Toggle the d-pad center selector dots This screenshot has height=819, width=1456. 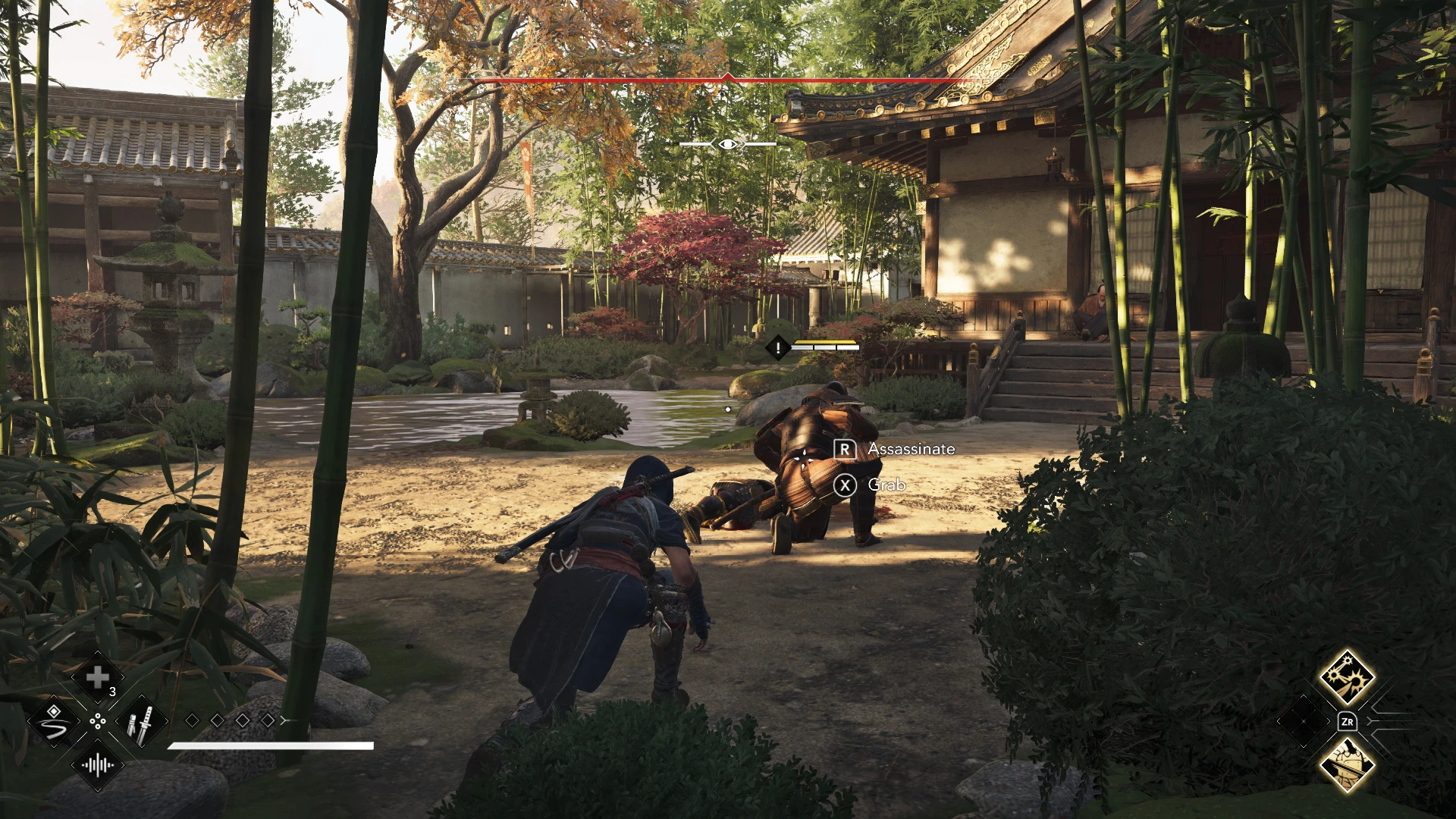(x=99, y=722)
